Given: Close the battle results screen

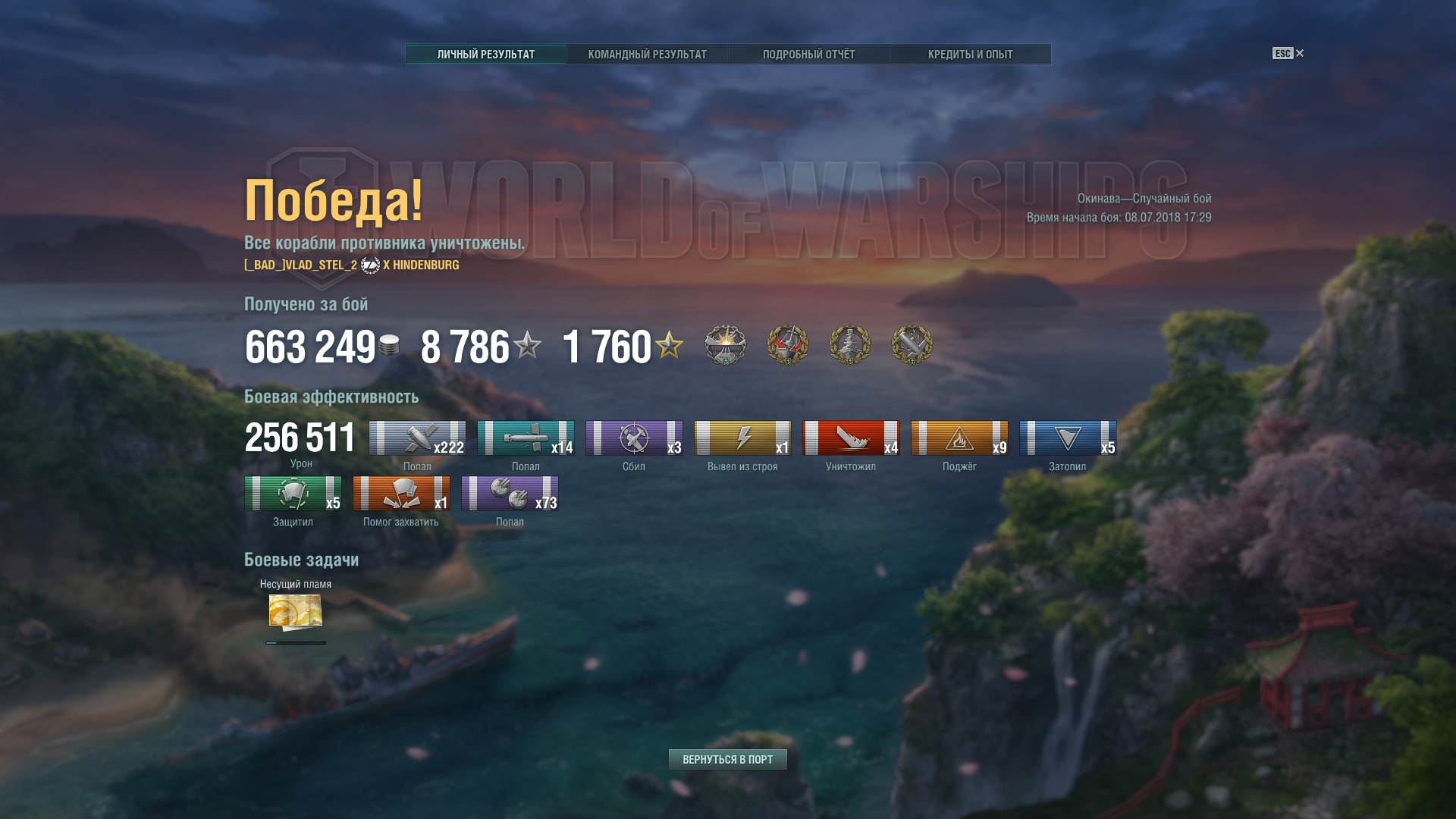Looking at the screenshot, I should (1299, 53).
